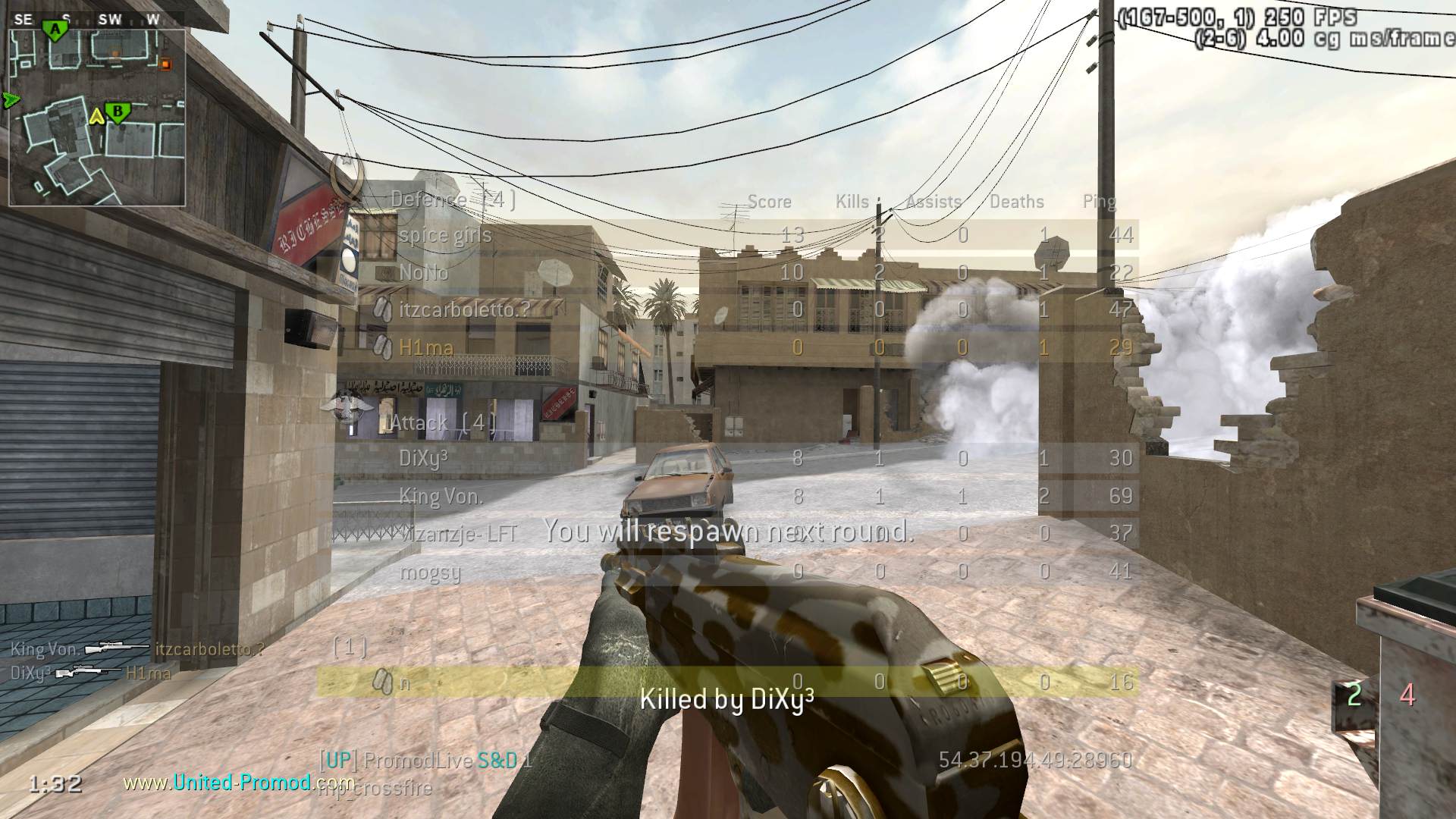Click the minimap in the corner
Screen dimensions: 1456x819
[97, 118]
